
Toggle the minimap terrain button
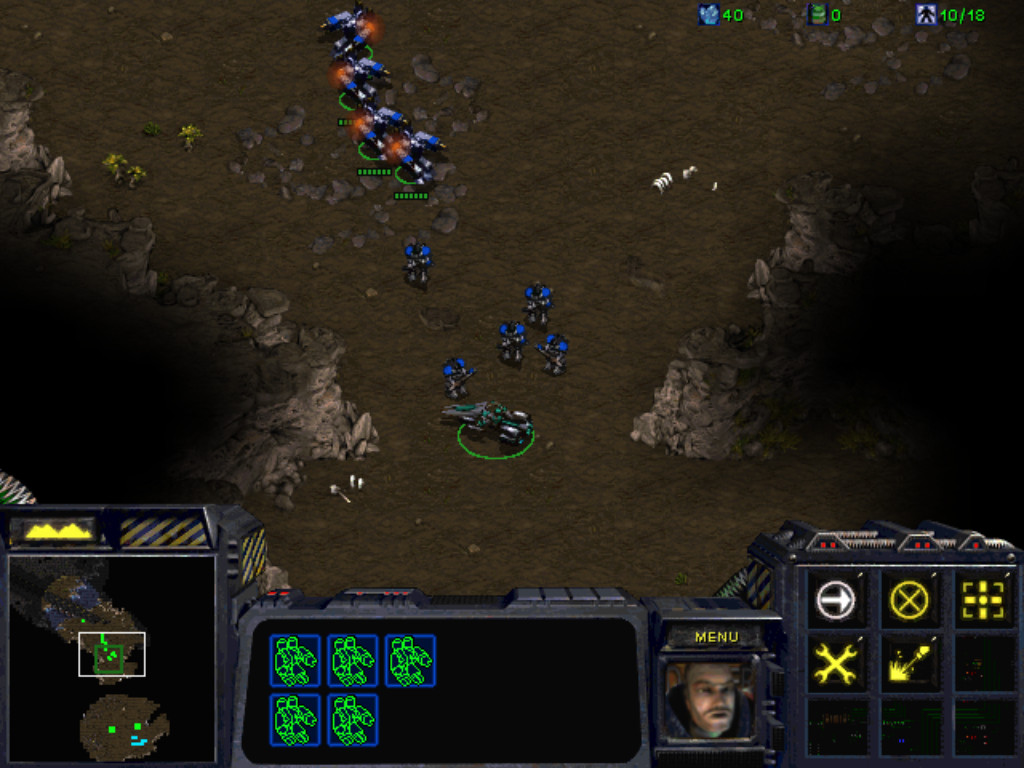[59, 531]
